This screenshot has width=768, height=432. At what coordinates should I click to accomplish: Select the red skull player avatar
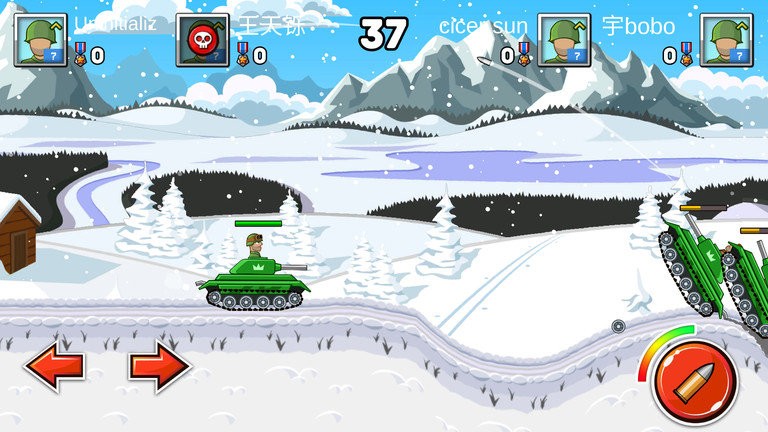[x=202, y=41]
